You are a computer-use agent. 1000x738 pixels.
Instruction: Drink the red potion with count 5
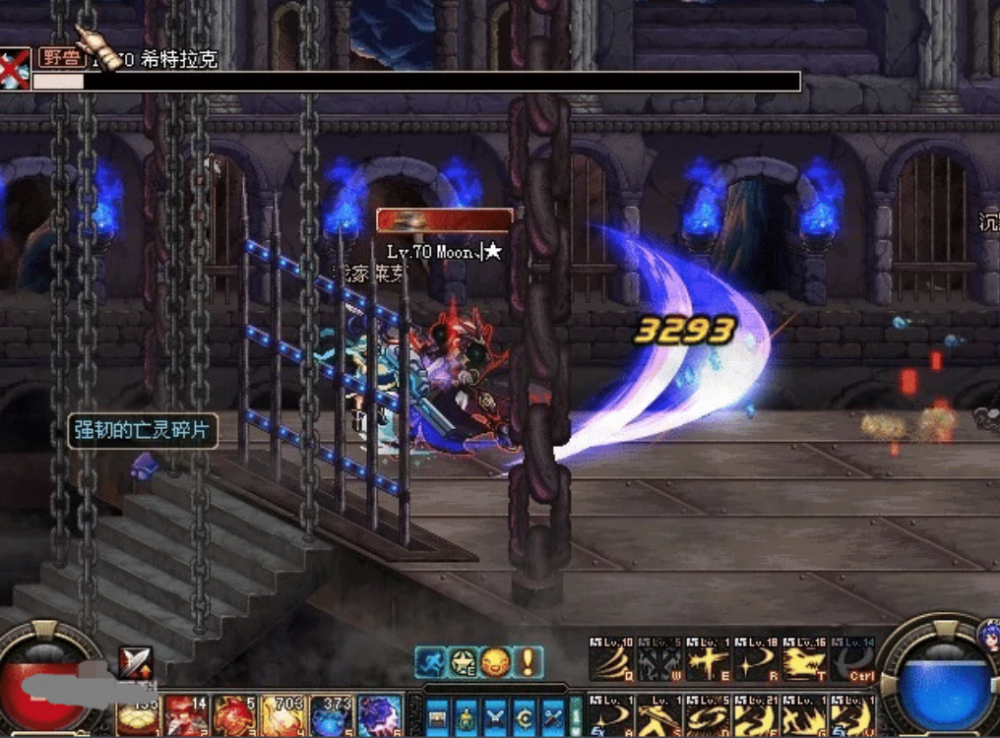[235, 716]
